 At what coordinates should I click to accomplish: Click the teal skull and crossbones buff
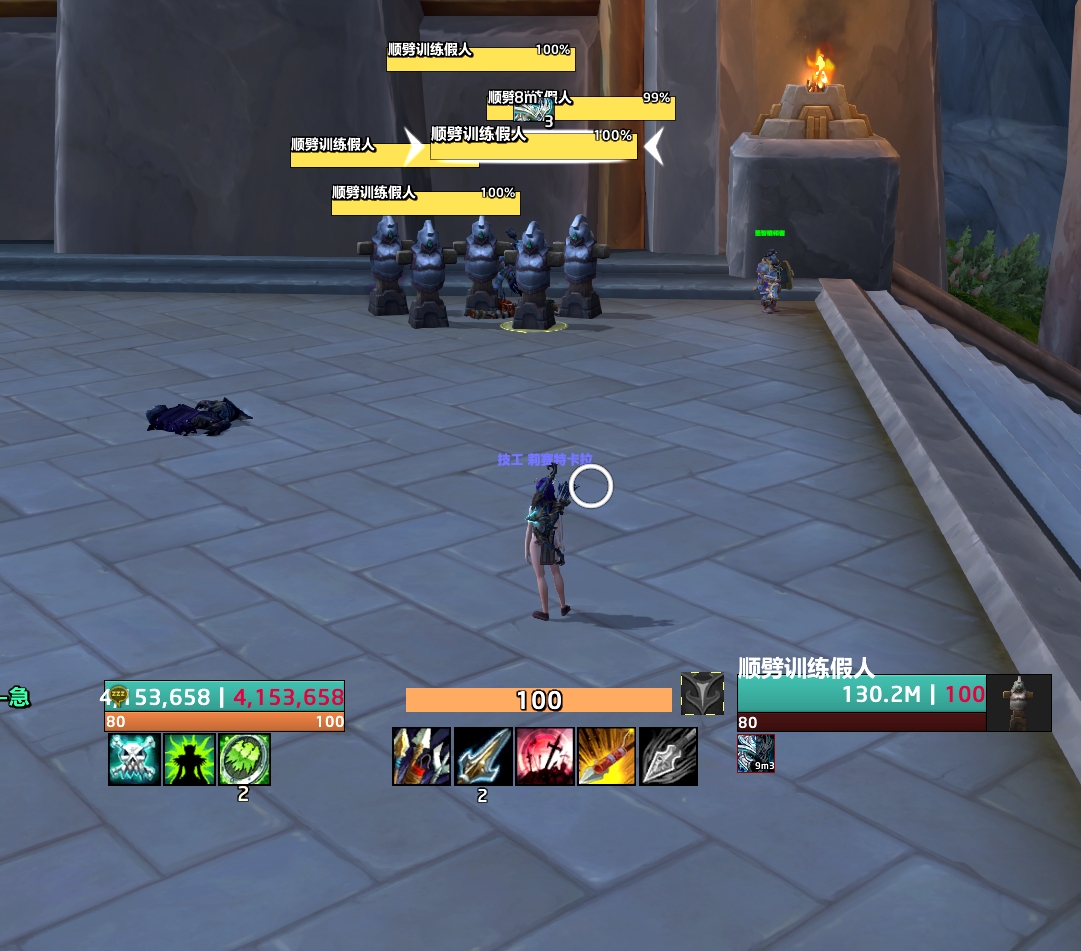(x=134, y=760)
